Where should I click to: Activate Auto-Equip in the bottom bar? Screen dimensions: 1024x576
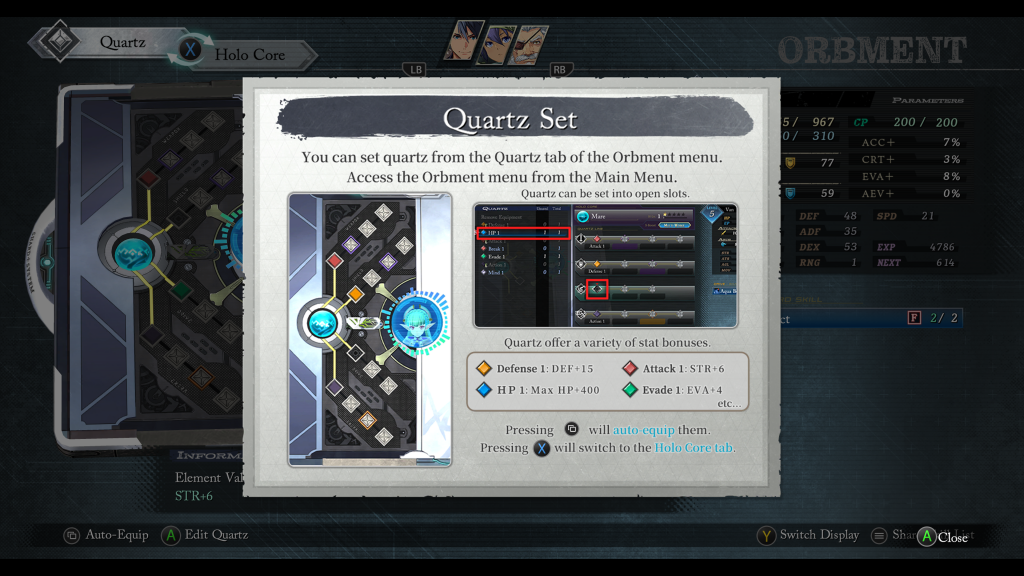click(106, 535)
